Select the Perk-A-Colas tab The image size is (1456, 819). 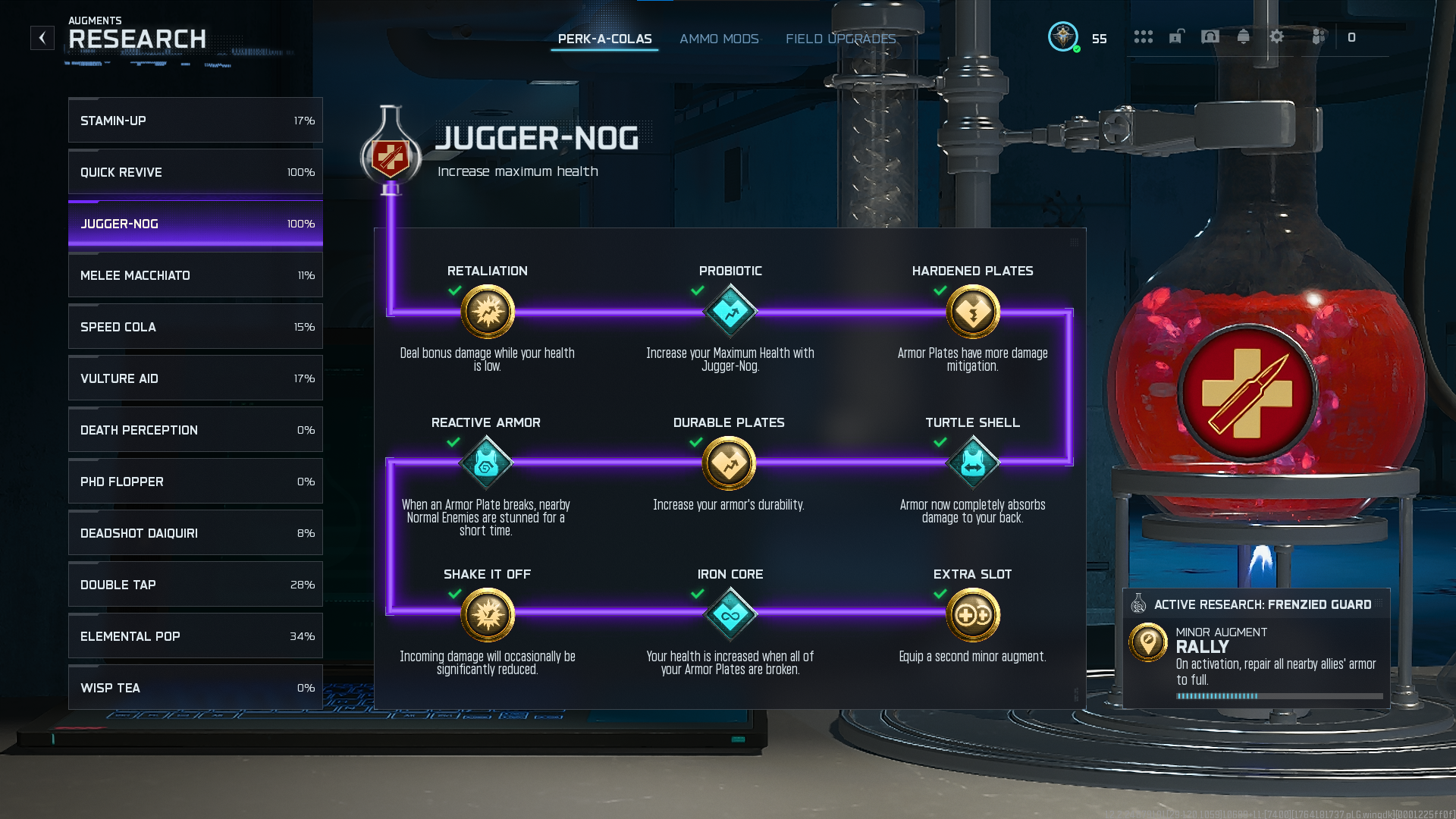pos(604,39)
